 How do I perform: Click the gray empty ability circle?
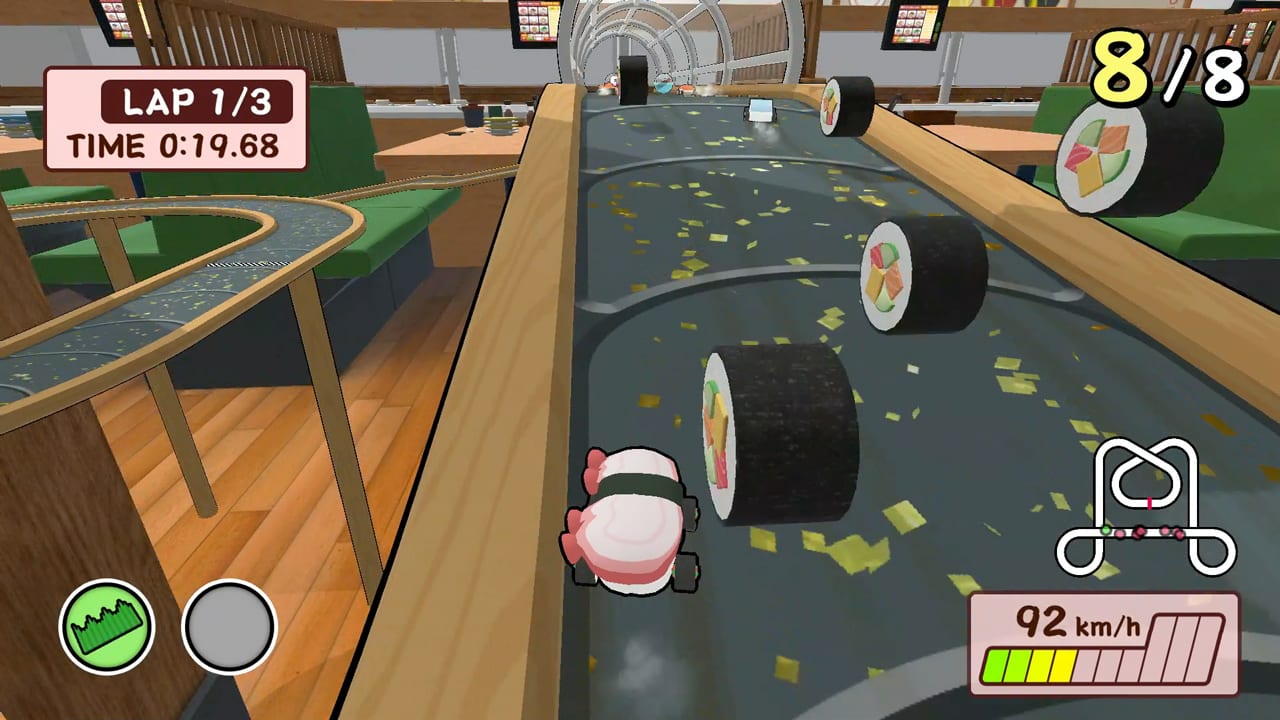click(x=229, y=625)
